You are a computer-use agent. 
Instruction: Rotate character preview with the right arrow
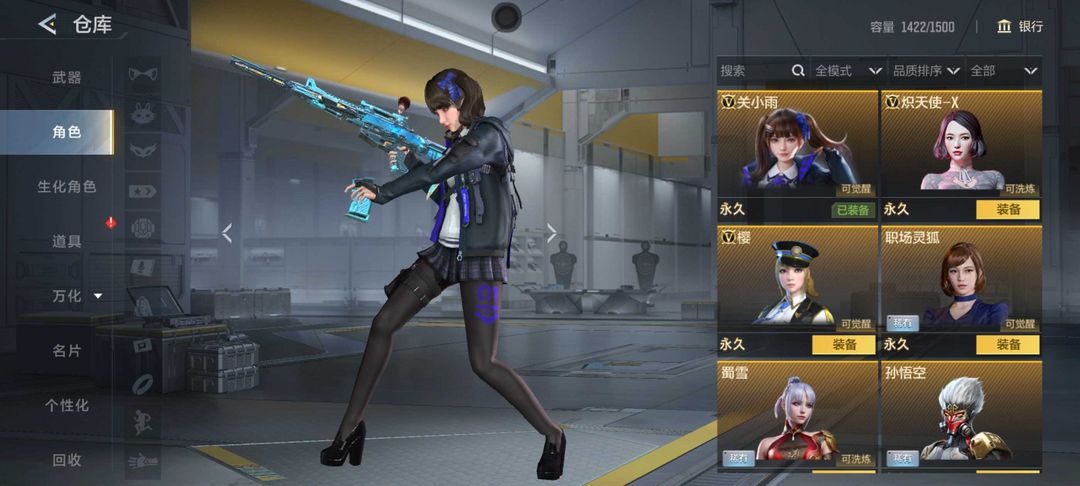(551, 233)
